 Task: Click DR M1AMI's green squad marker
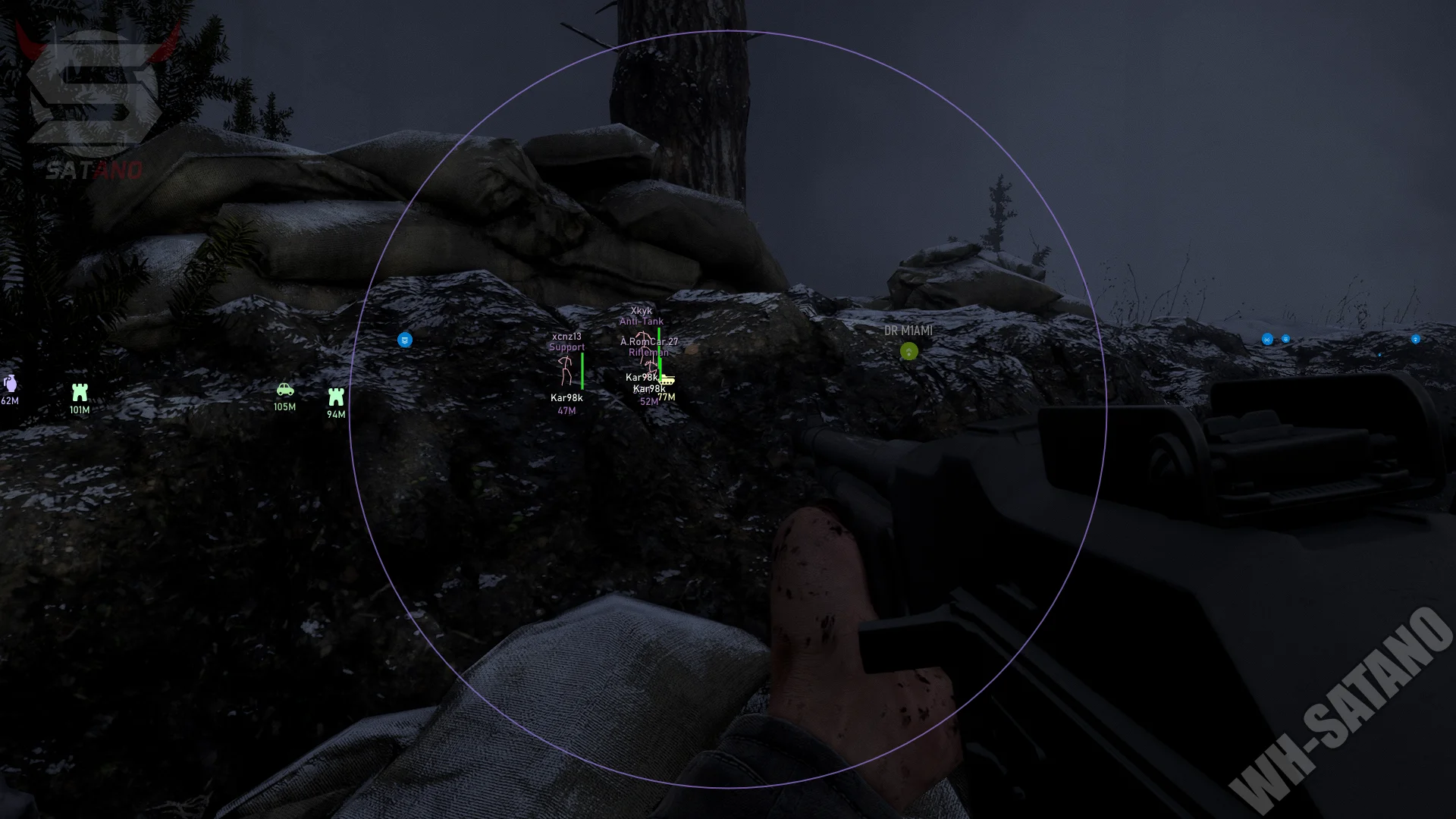[x=908, y=351]
